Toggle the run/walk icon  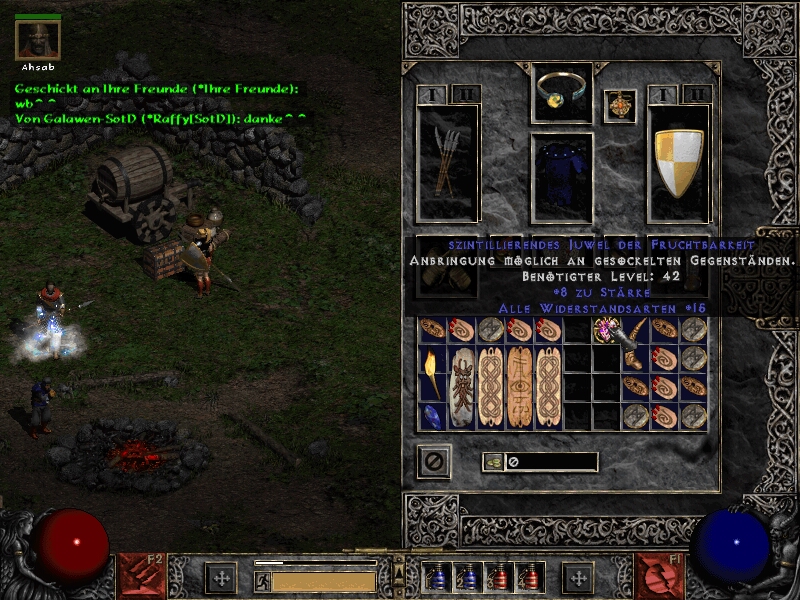262,580
